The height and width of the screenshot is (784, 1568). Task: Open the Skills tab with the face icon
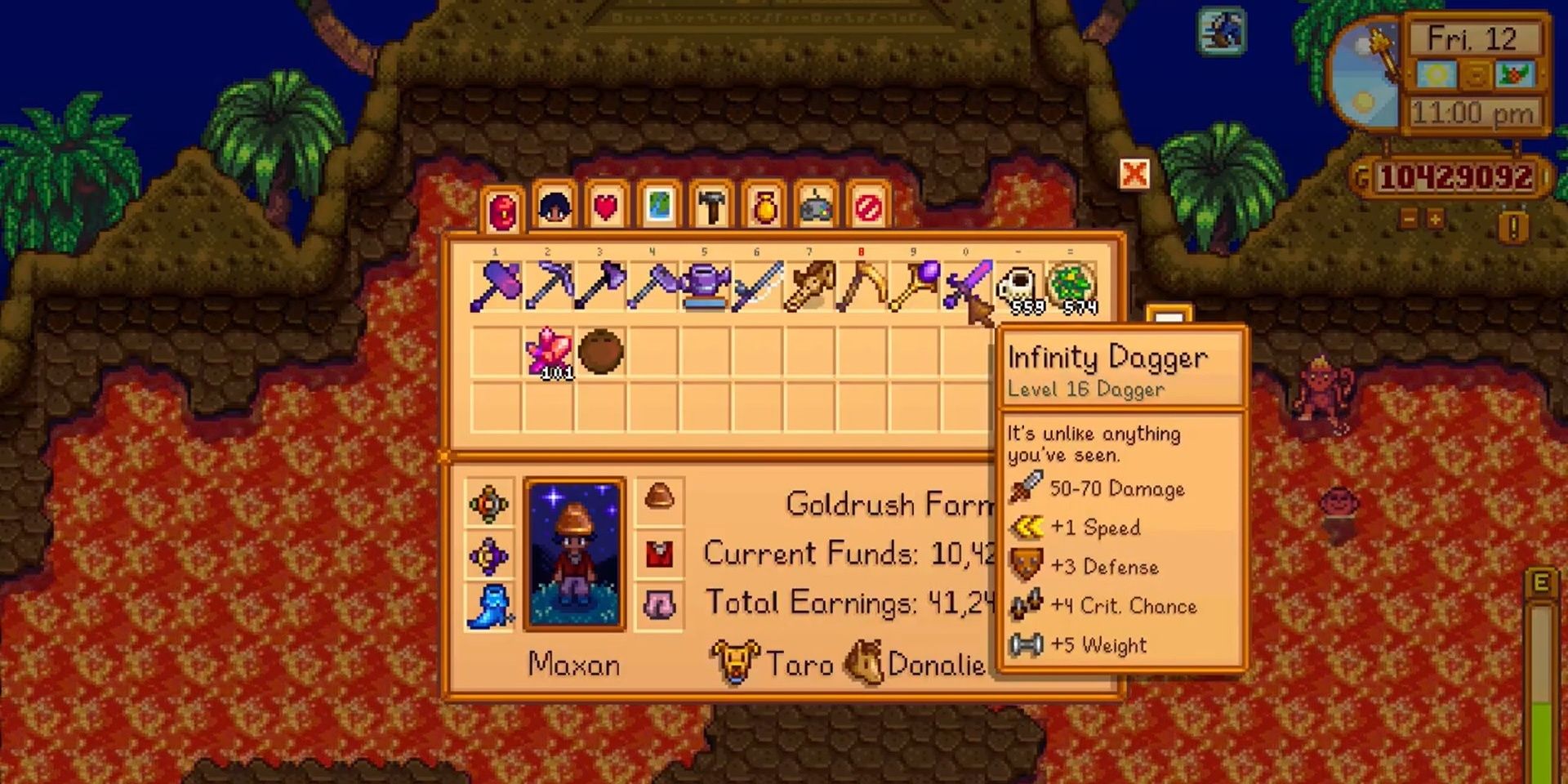coord(553,208)
